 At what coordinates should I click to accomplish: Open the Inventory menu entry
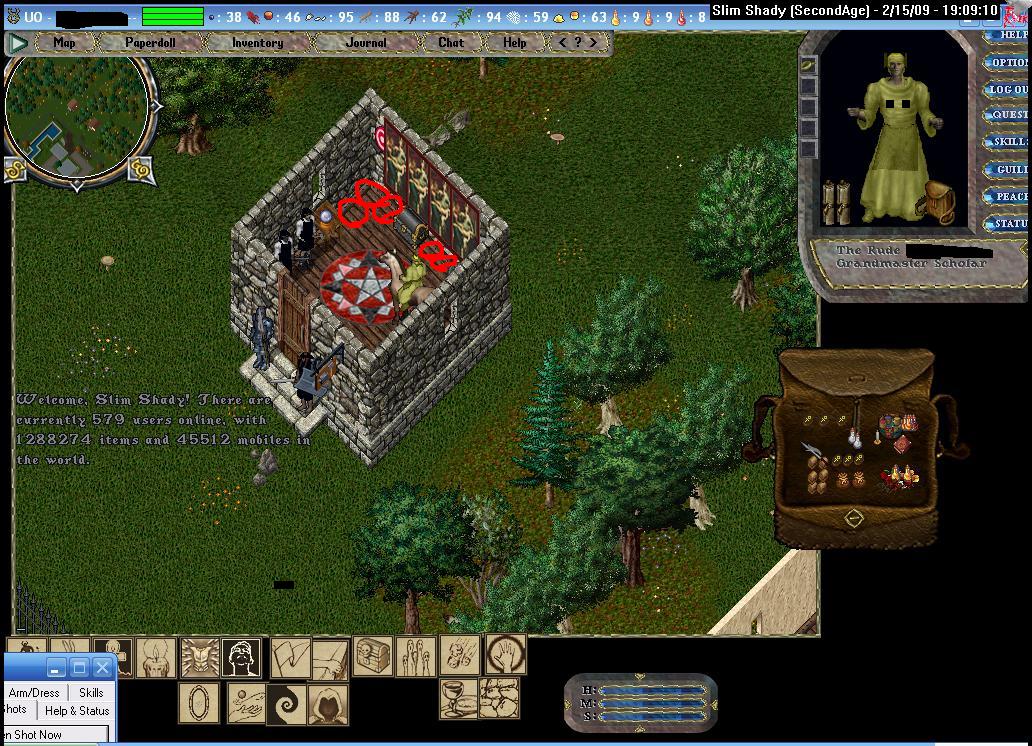click(257, 43)
